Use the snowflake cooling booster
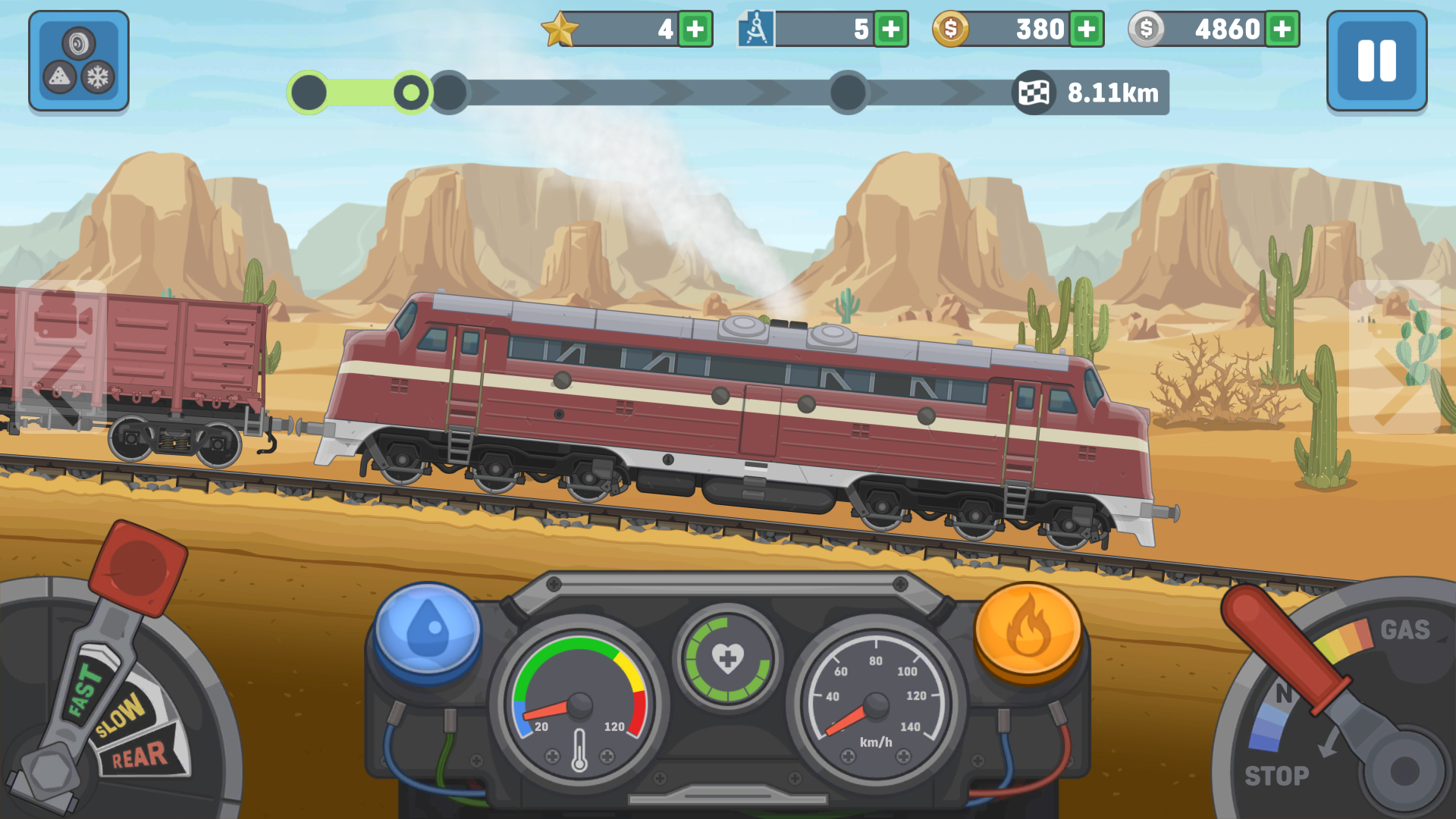 point(98,77)
